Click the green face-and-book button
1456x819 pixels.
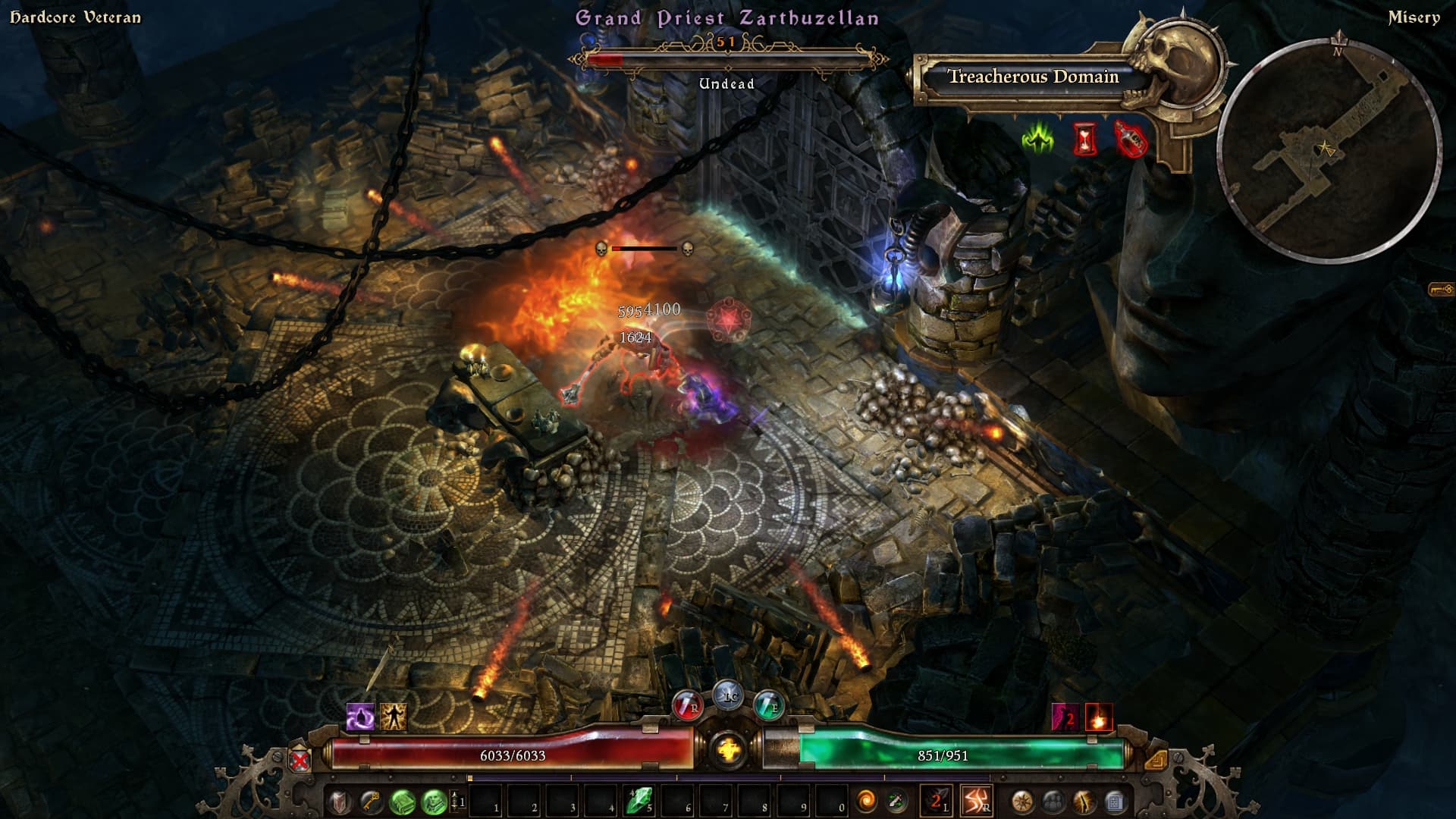coord(434,801)
